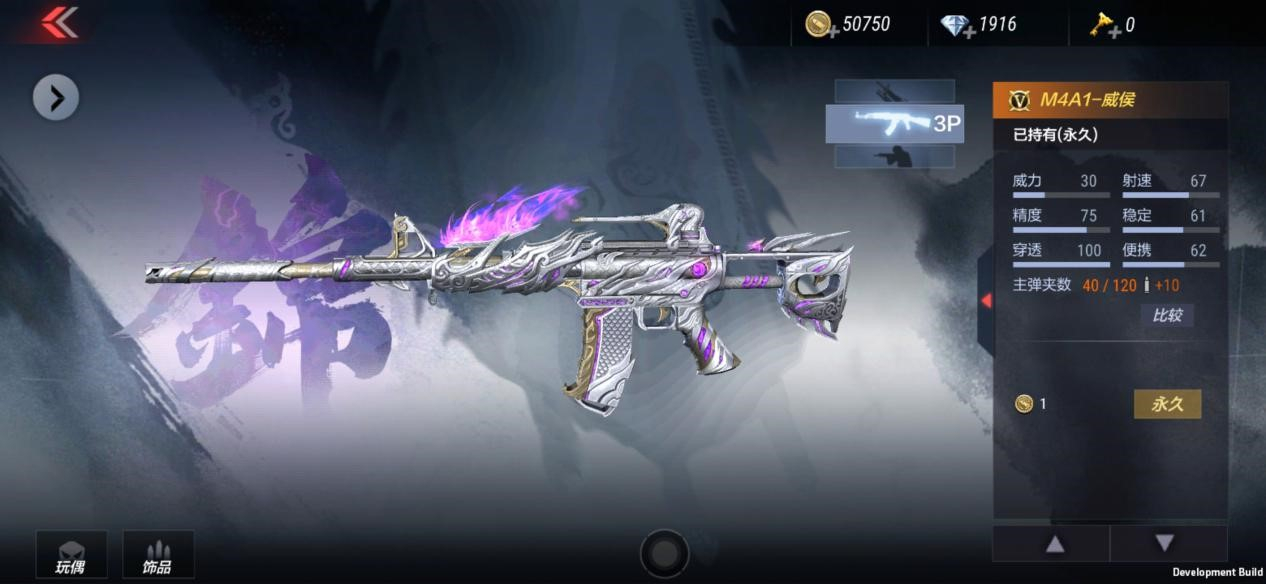Add more gold coins
This screenshot has width=1266, height=584.
point(820,25)
